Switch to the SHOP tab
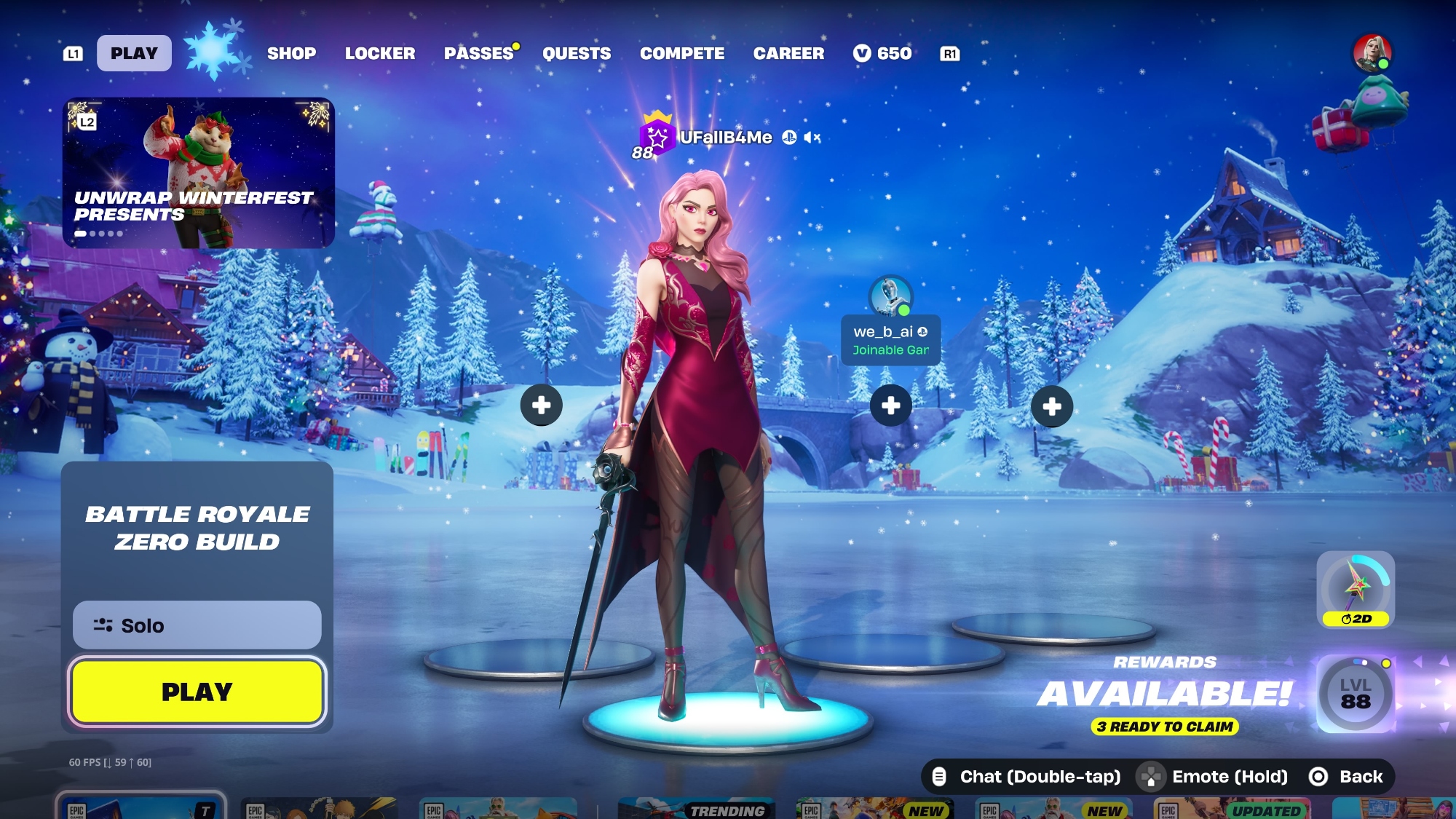Screen dimensions: 1456x819 pos(291,53)
